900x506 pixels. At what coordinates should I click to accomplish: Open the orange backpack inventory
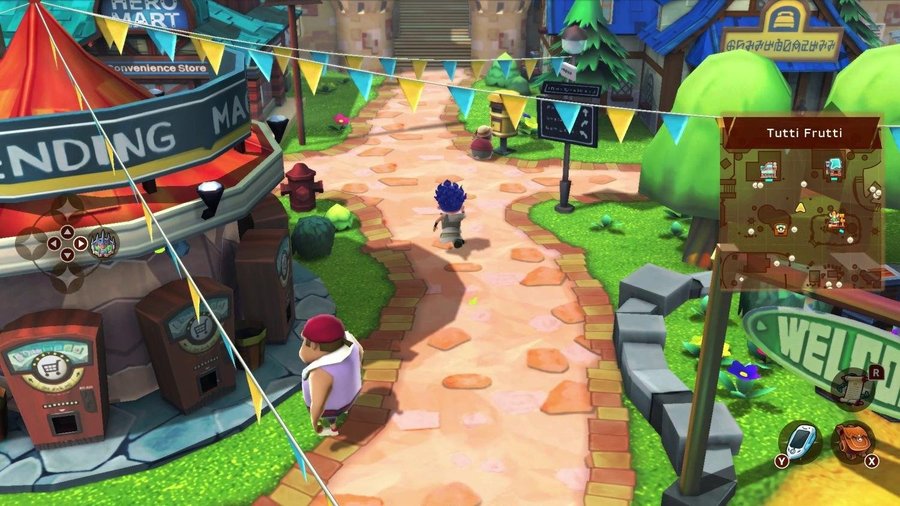(x=852, y=440)
